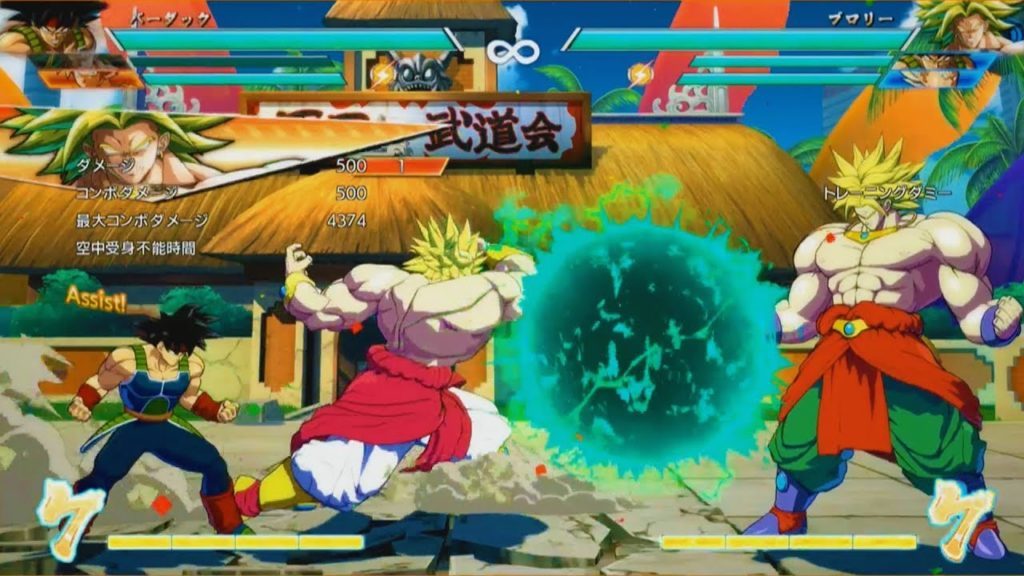The width and height of the screenshot is (1024, 576).
Task: Select Bardock's portrait on player one's HUD
Action: click(52, 30)
